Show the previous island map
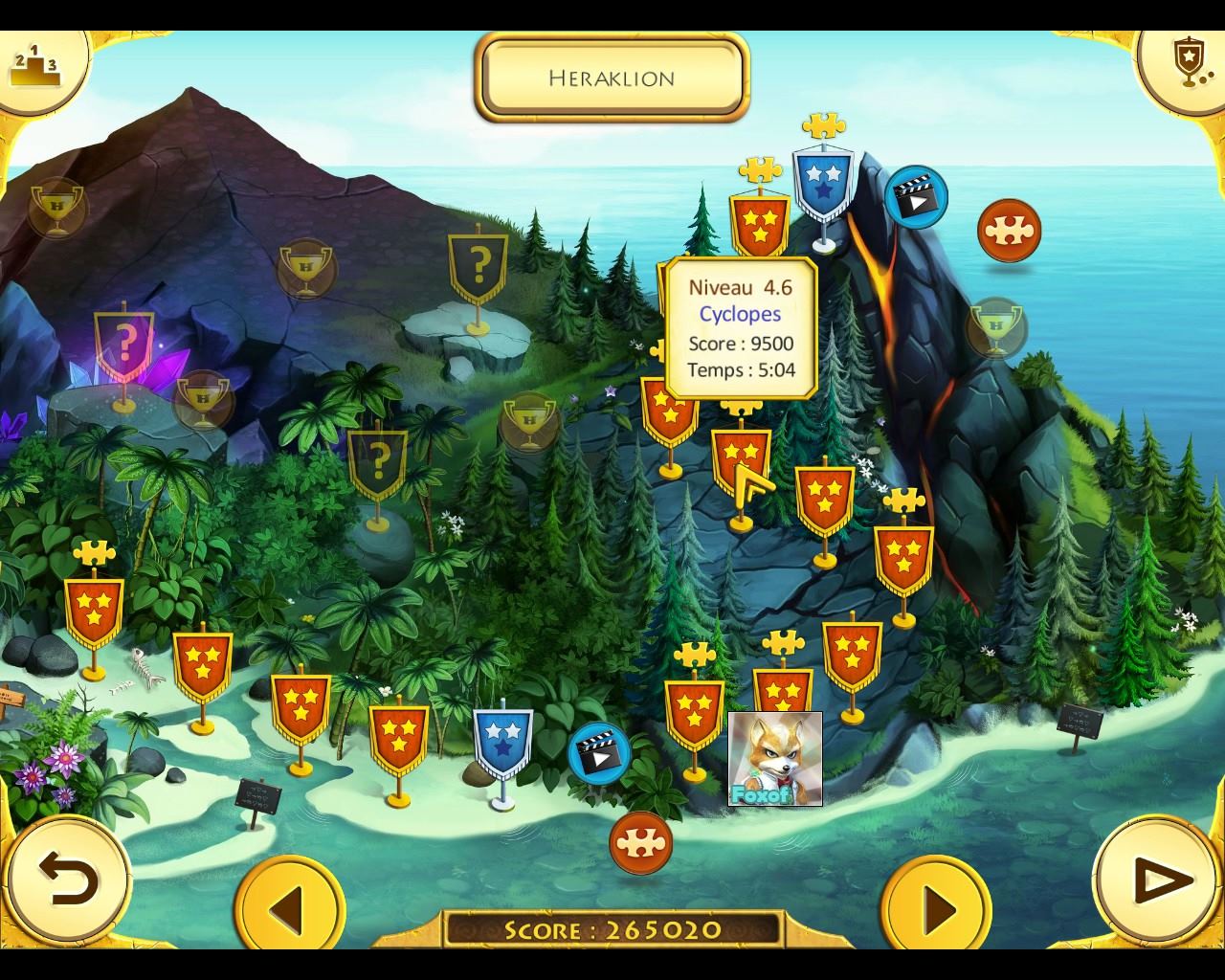 pos(288,906)
